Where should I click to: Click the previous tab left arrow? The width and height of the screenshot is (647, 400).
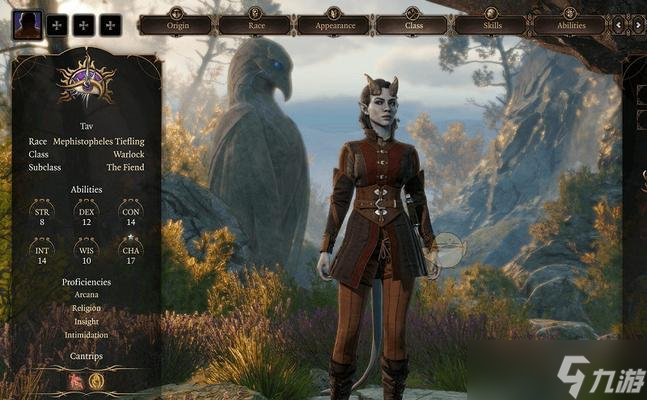(617, 24)
